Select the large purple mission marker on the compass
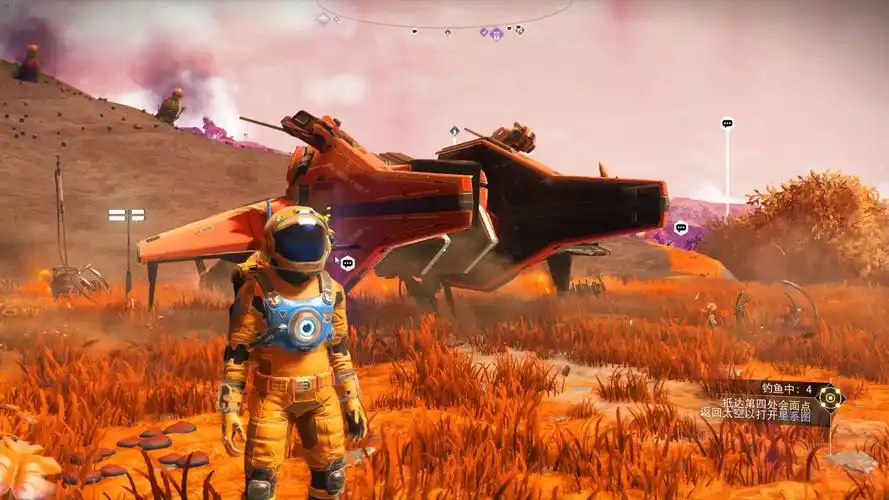889x500 pixels. pyautogui.click(x=495, y=34)
